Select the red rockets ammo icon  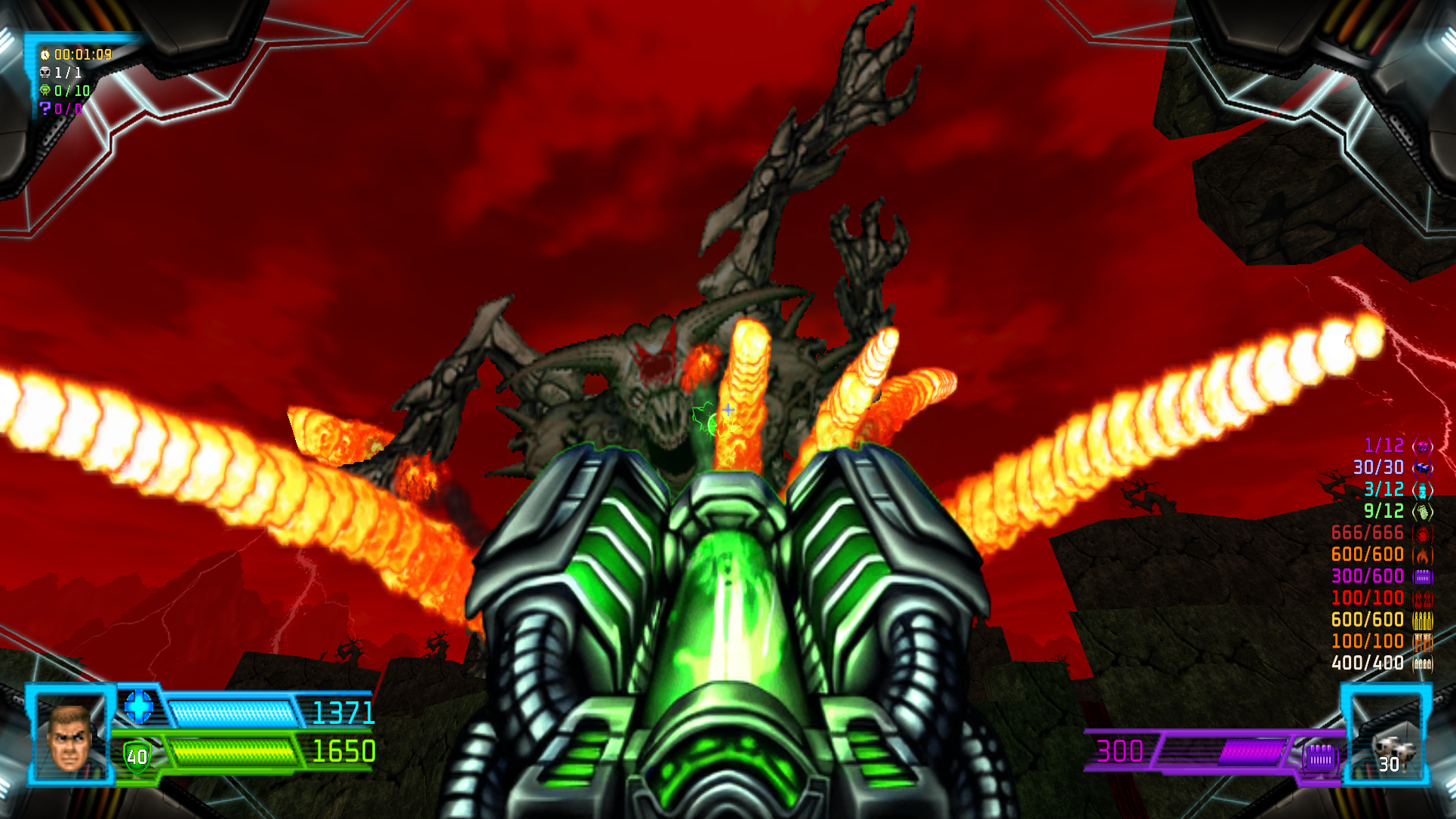[x=1422, y=599]
